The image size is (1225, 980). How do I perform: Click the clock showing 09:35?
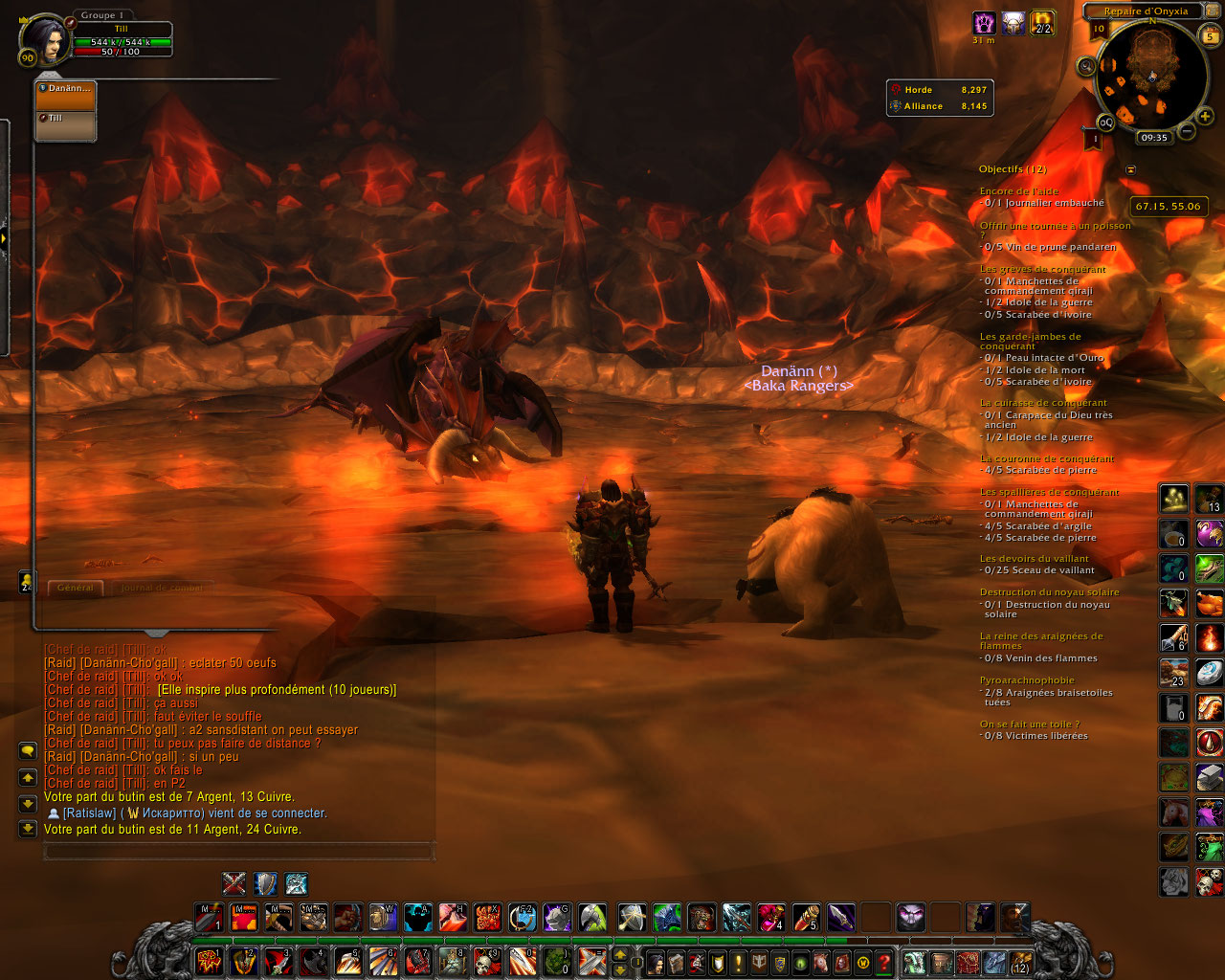1154,137
